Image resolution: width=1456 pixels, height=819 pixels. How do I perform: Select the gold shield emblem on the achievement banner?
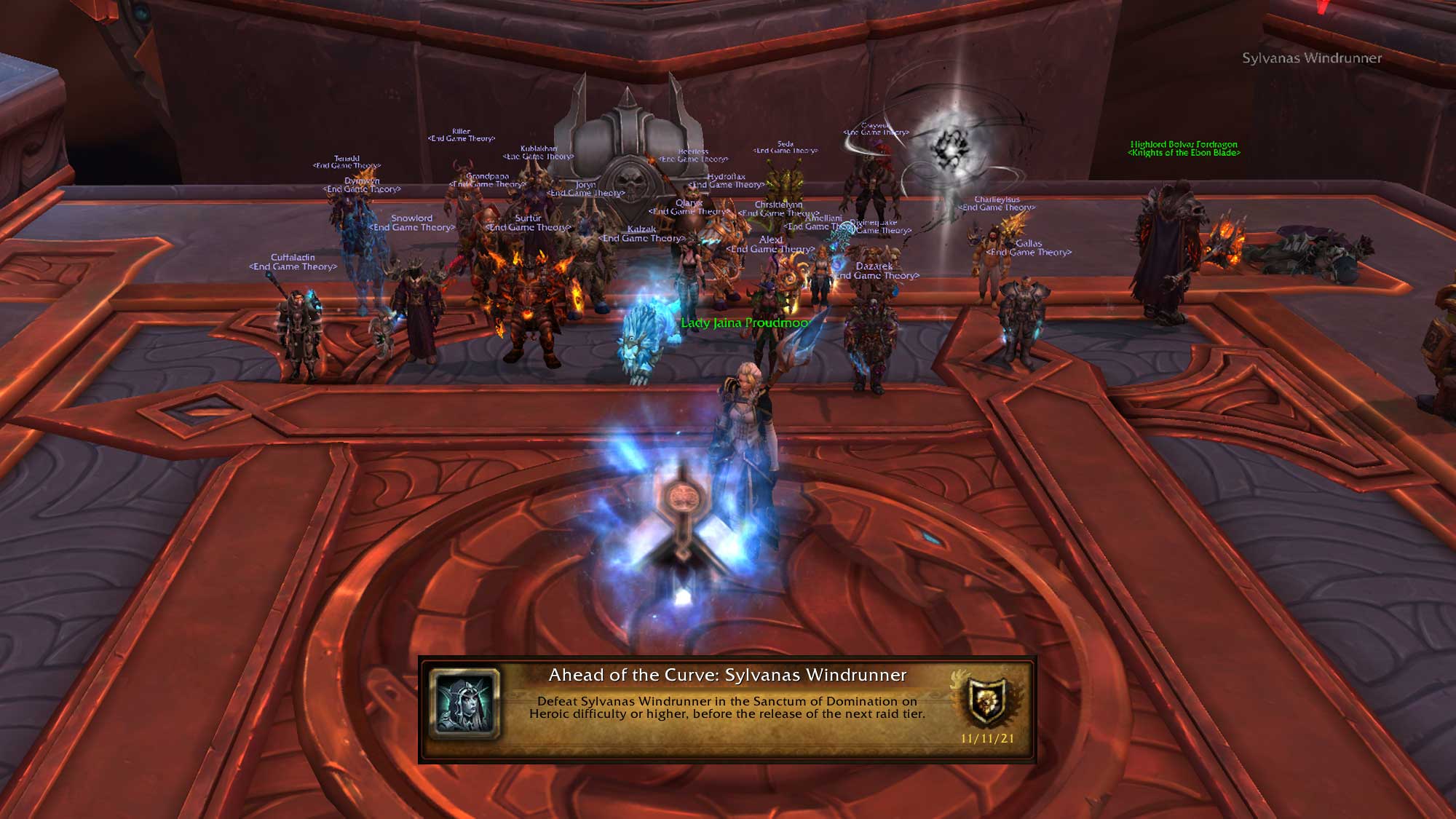tap(987, 701)
